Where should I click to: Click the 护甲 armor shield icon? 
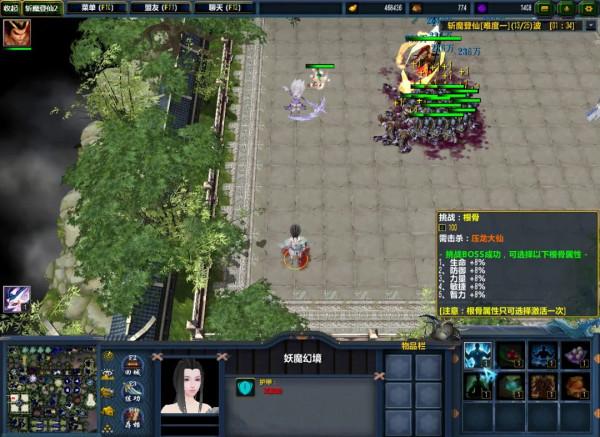tap(244, 387)
